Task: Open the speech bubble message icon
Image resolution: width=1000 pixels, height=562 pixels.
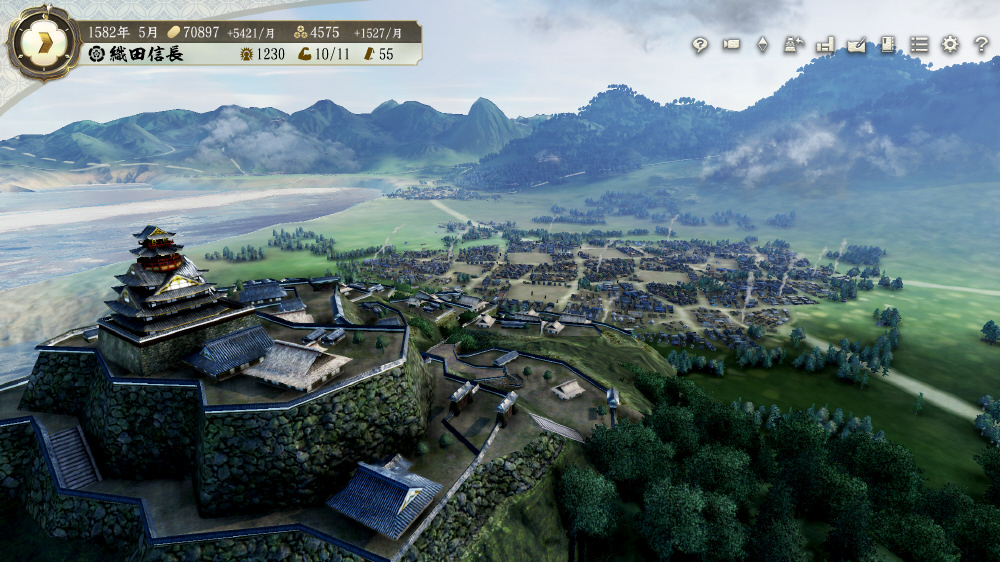Action: [700, 45]
